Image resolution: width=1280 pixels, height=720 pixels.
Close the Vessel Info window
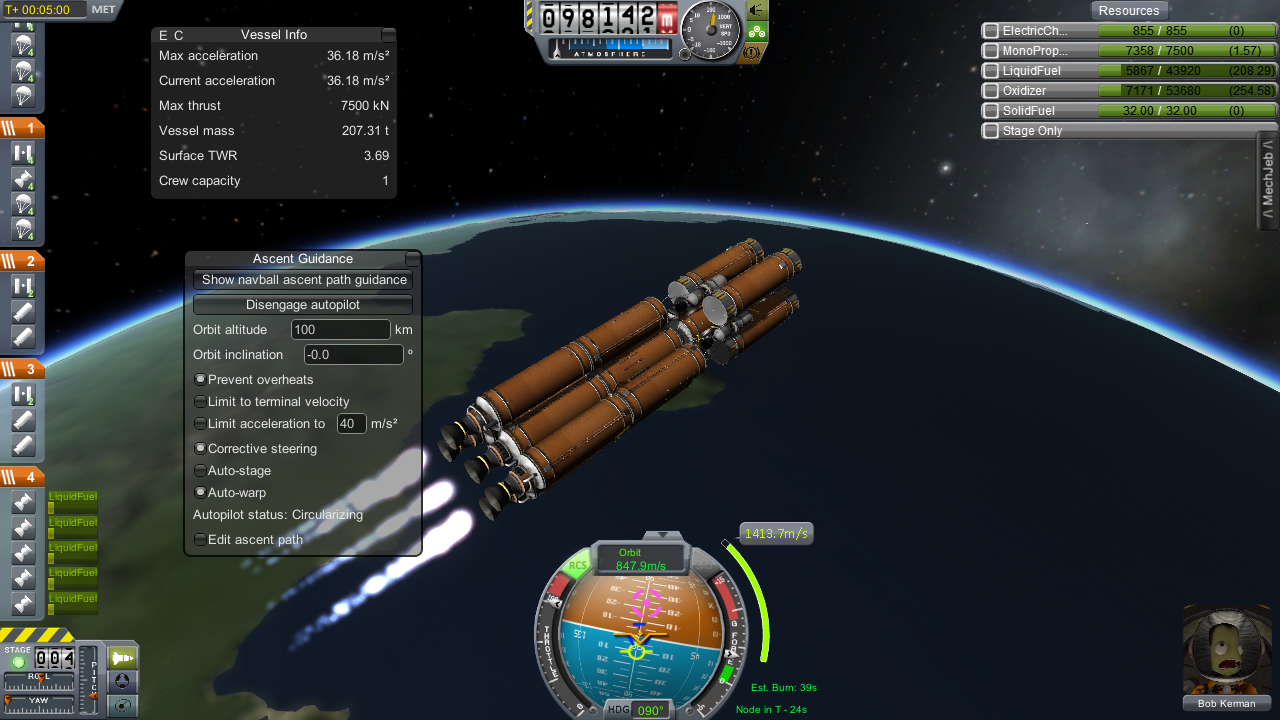point(388,35)
